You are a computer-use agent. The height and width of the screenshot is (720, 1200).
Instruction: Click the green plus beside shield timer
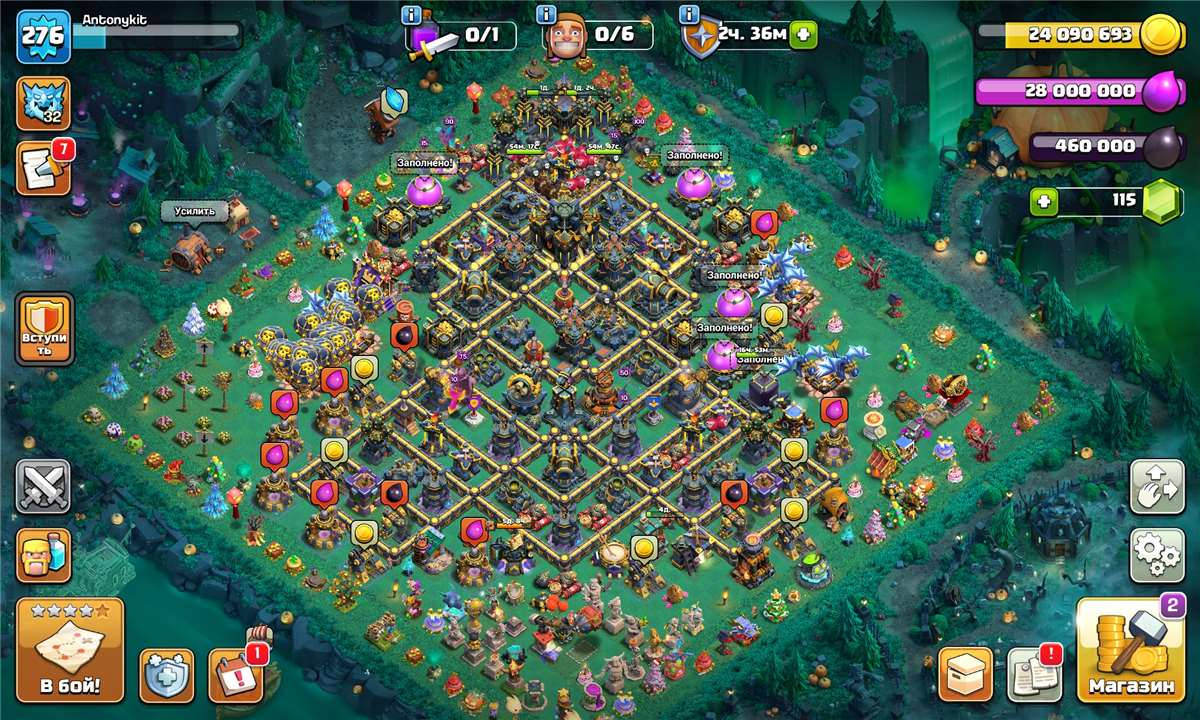click(803, 36)
